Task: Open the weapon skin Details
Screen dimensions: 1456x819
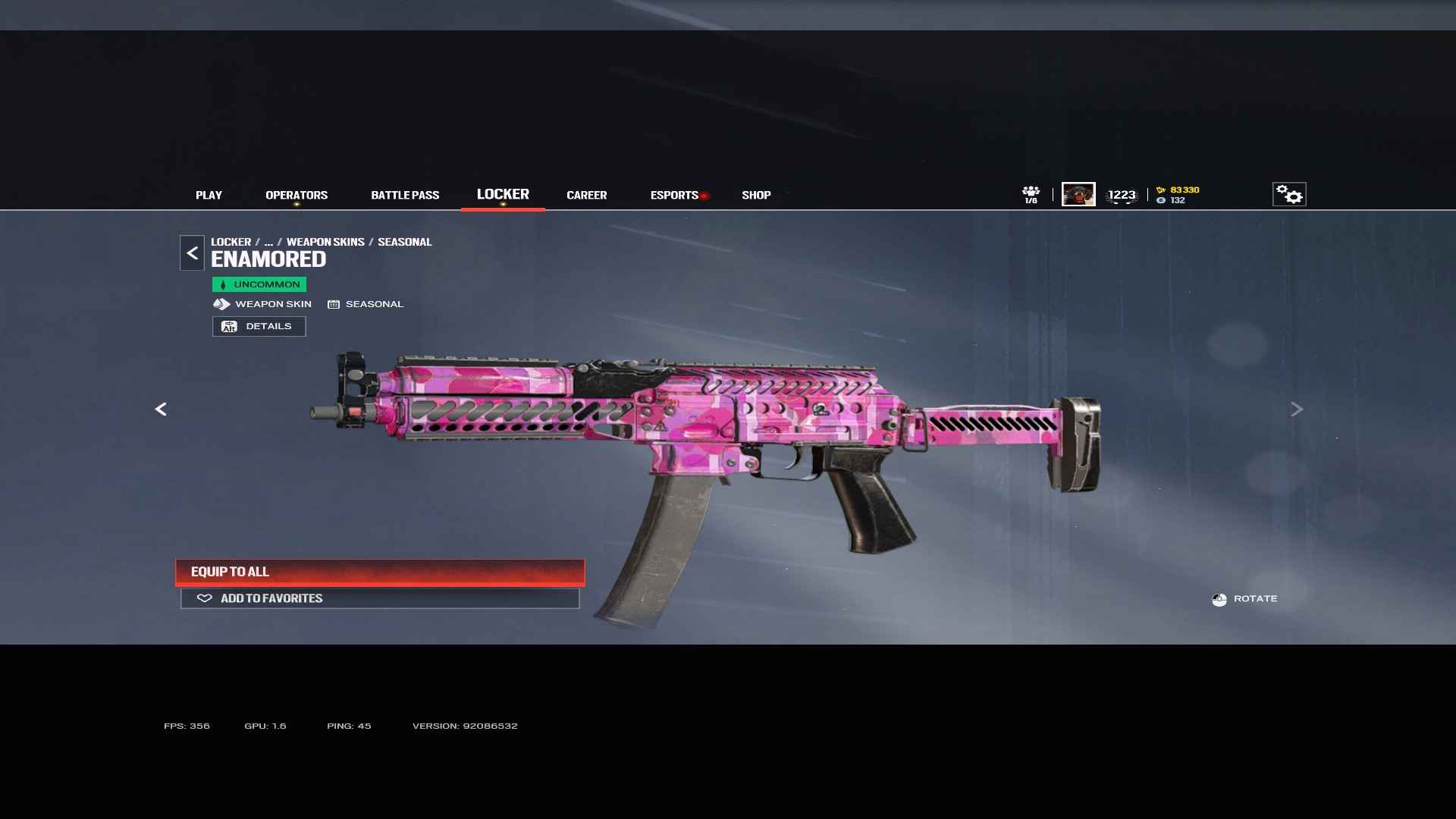Action: point(259,326)
